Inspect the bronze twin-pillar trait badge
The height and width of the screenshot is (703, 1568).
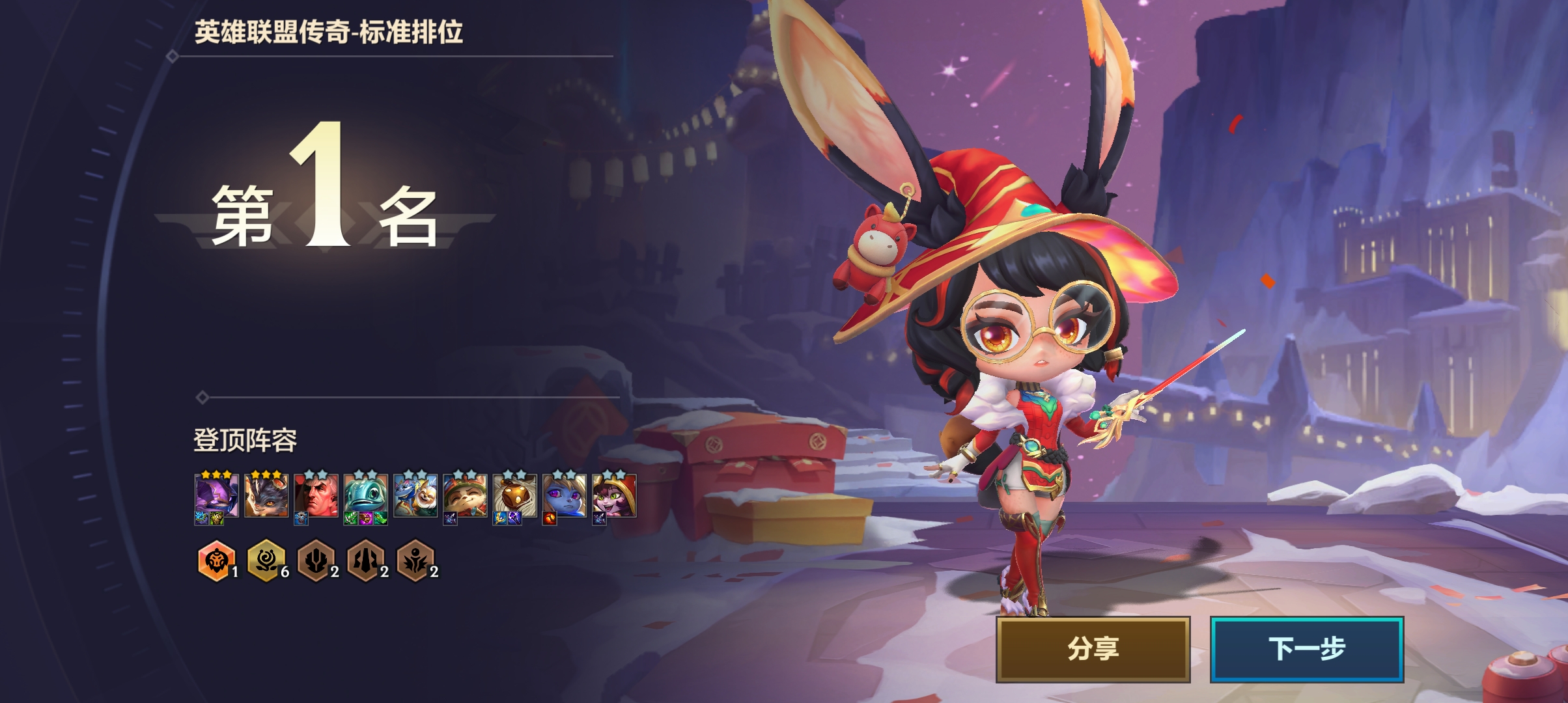365,560
